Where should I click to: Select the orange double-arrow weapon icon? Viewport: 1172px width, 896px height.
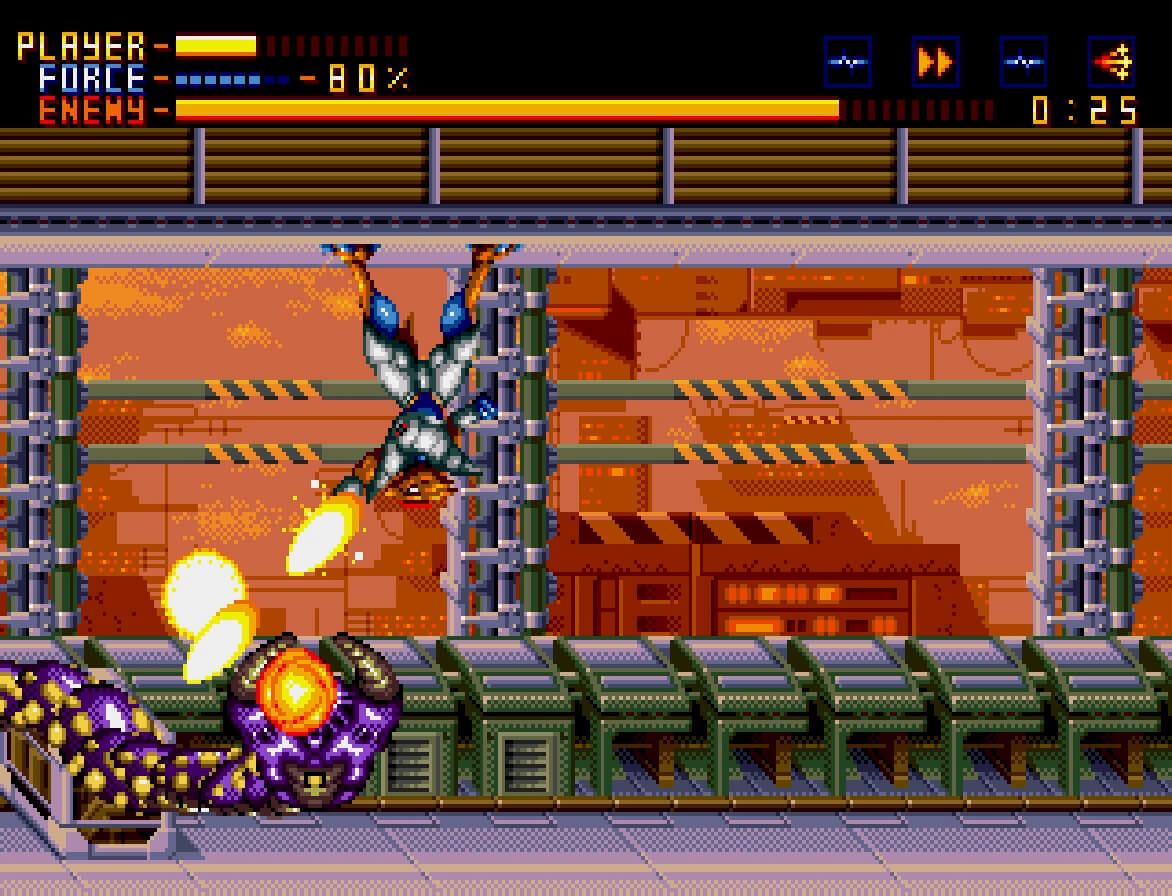click(935, 62)
